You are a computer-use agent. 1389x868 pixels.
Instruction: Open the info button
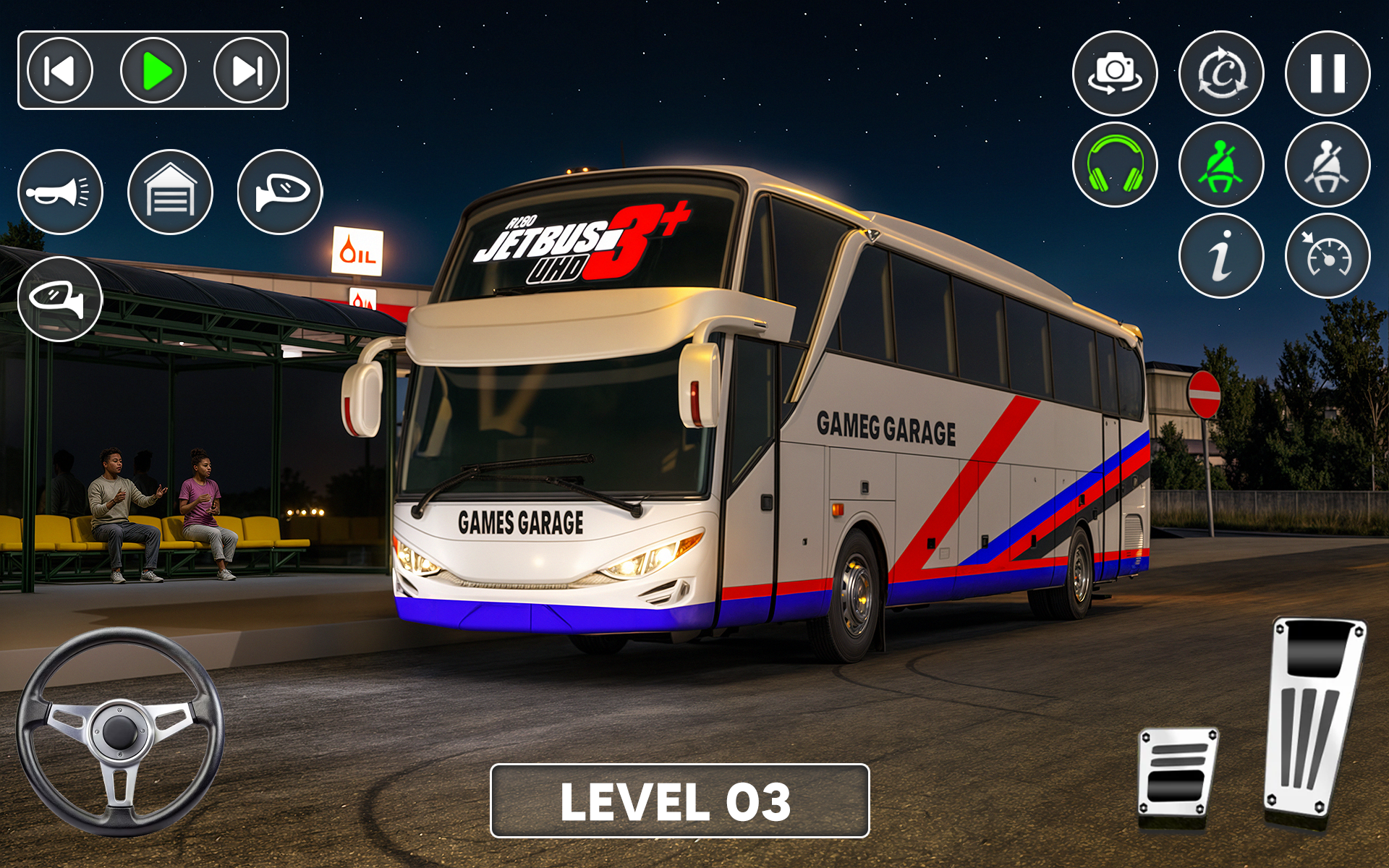1221,256
